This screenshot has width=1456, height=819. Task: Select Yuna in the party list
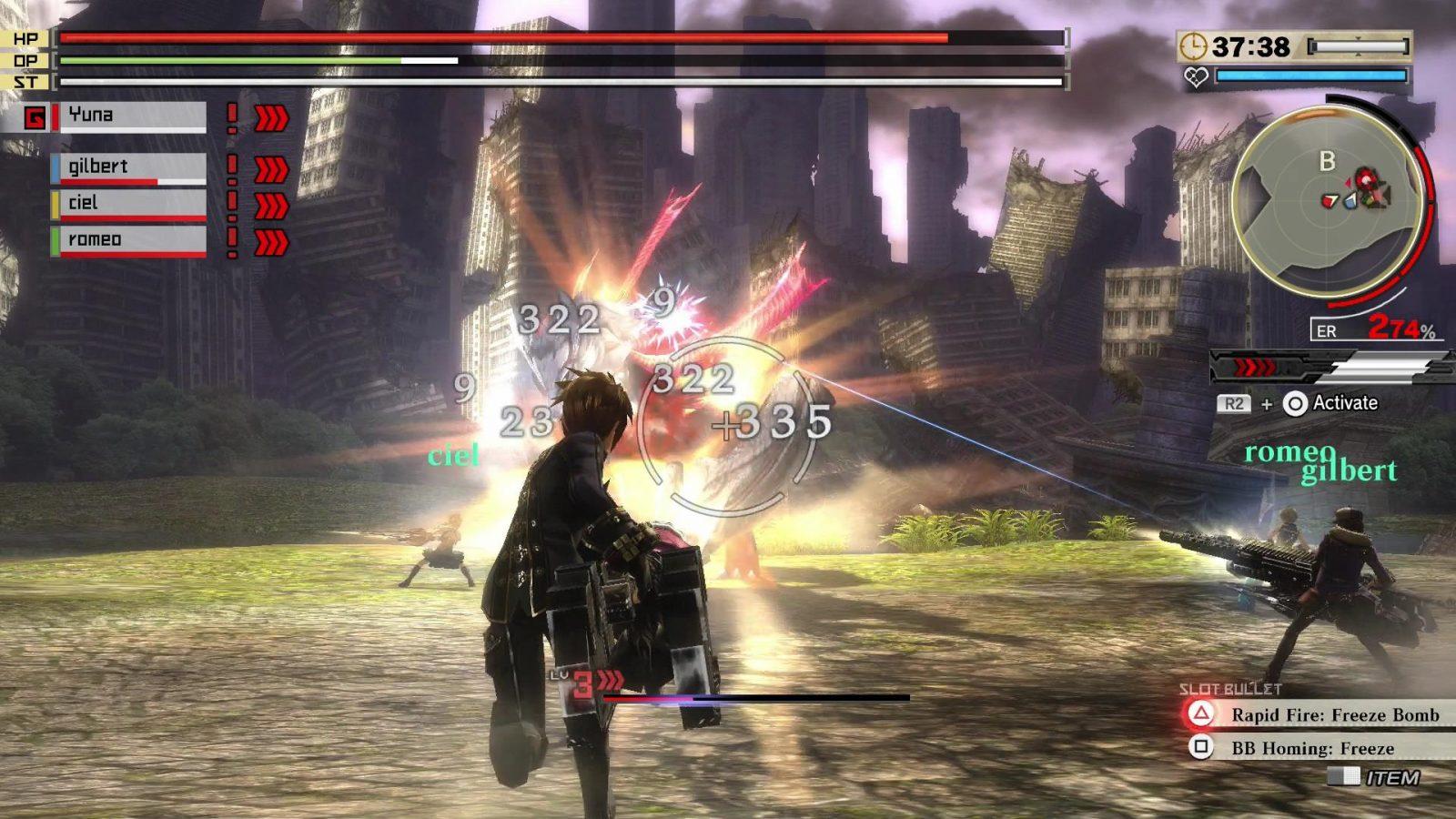(132, 116)
